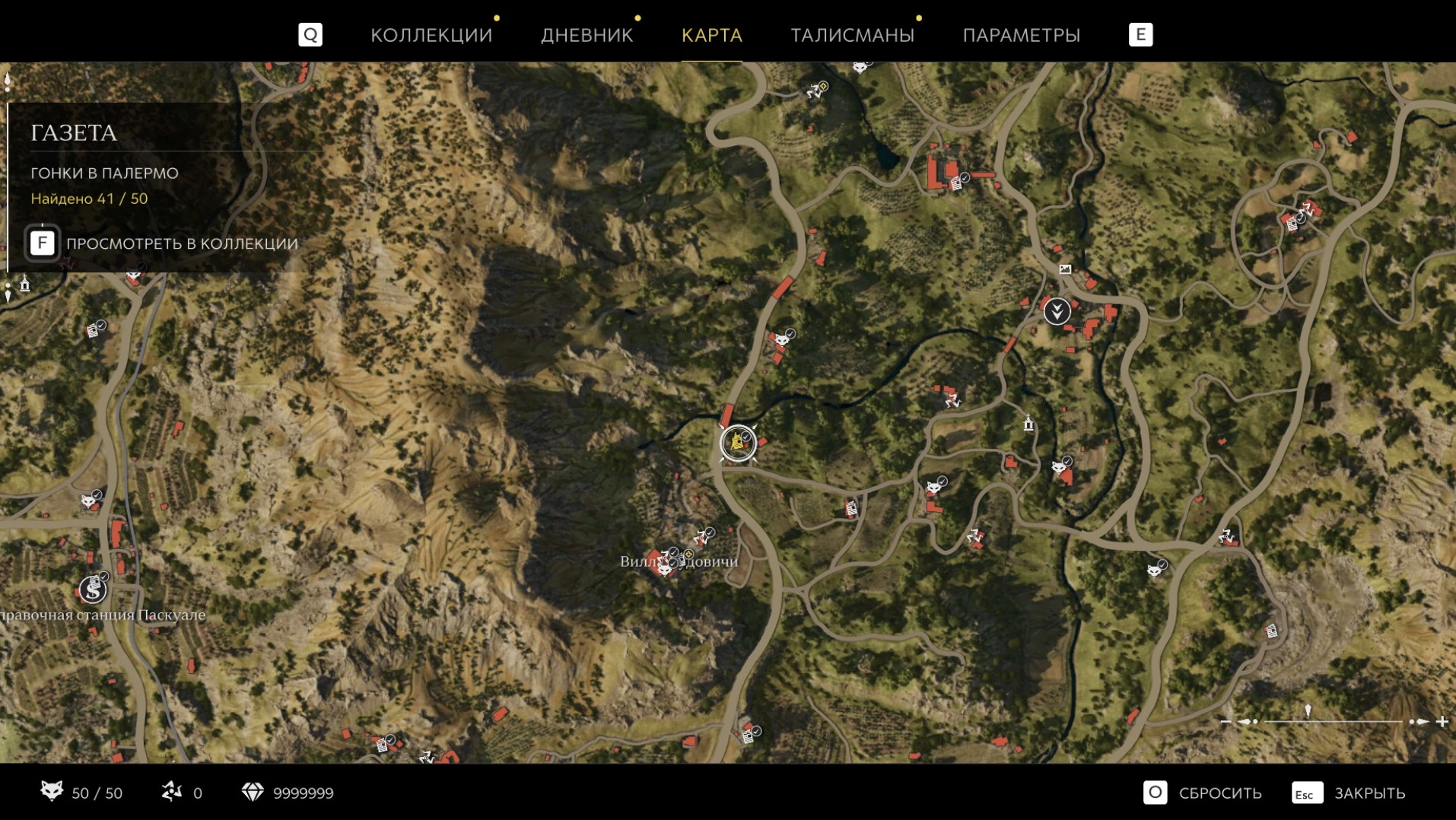Select the dollar-sign marker at Pasquale's station
This screenshot has width=1456, height=820.
click(93, 590)
